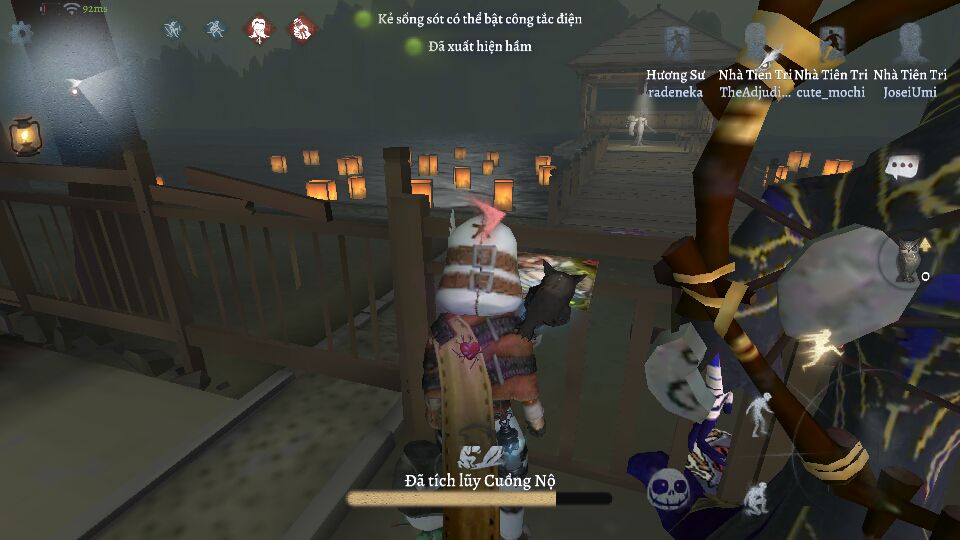This screenshot has width=960, height=540.
Task: Tap the red clenched fist trait icon
Action: pyautogui.click(x=301, y=30)
